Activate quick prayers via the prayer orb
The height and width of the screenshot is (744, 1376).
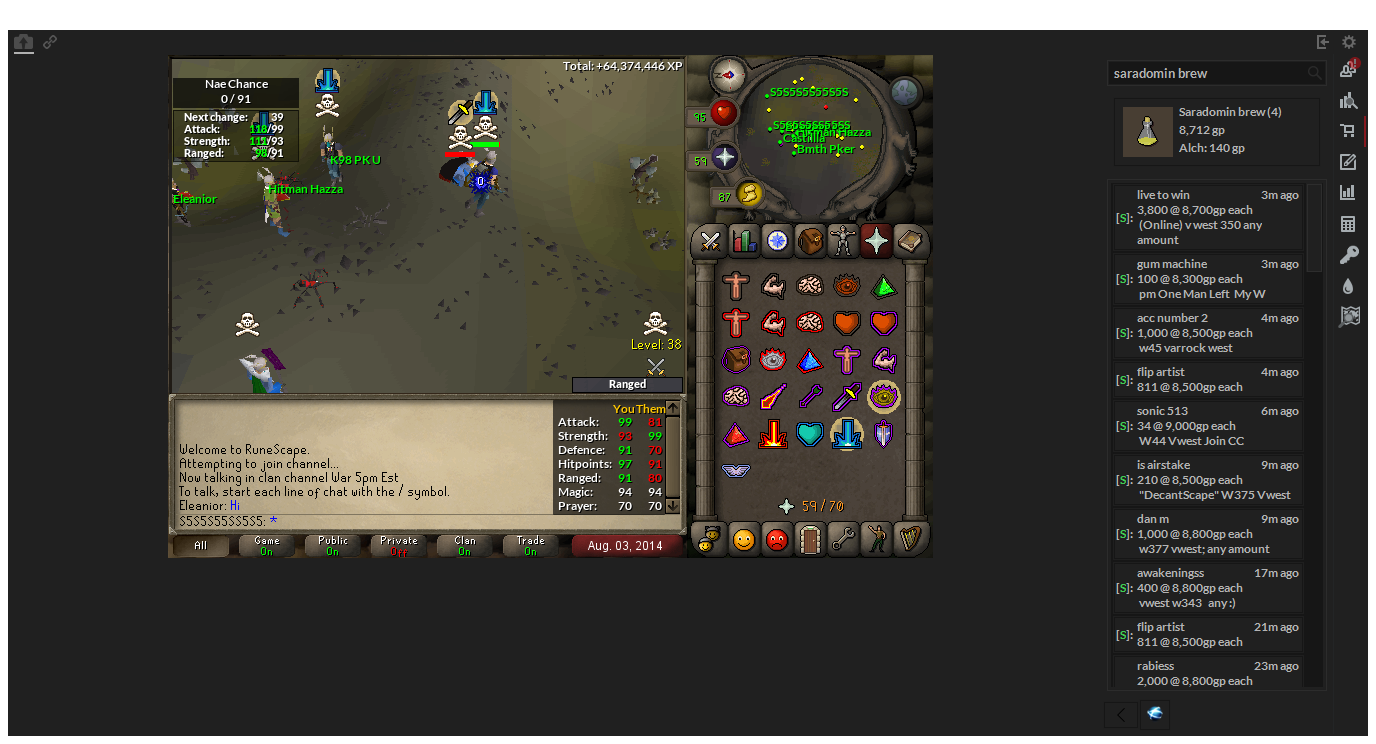pos(724,157)
